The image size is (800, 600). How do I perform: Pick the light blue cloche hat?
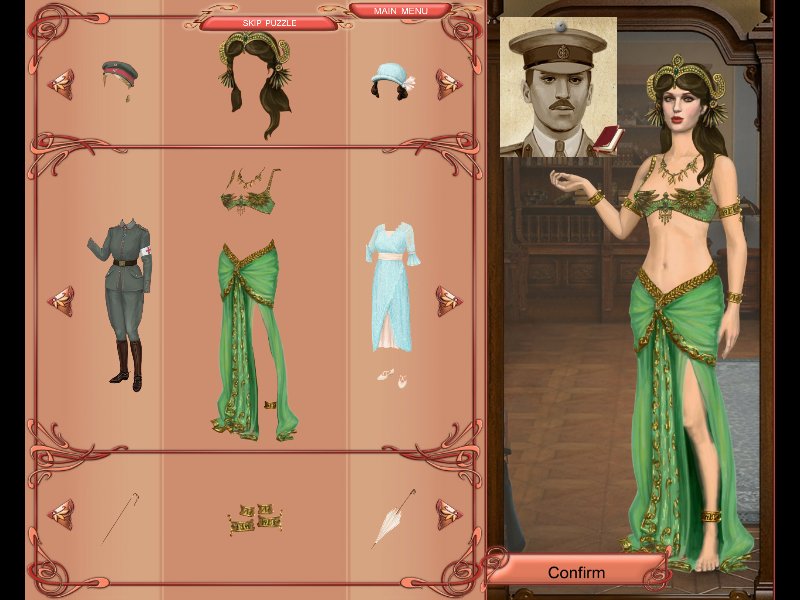point(387,80)
